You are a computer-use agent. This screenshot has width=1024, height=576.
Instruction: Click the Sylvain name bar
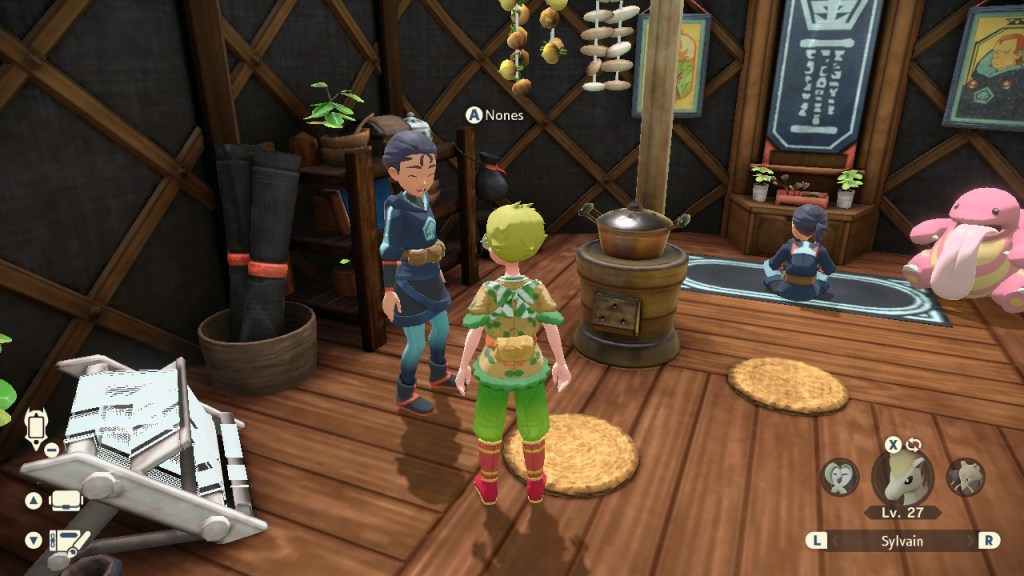pyautogui.click(x=903, y=540)
